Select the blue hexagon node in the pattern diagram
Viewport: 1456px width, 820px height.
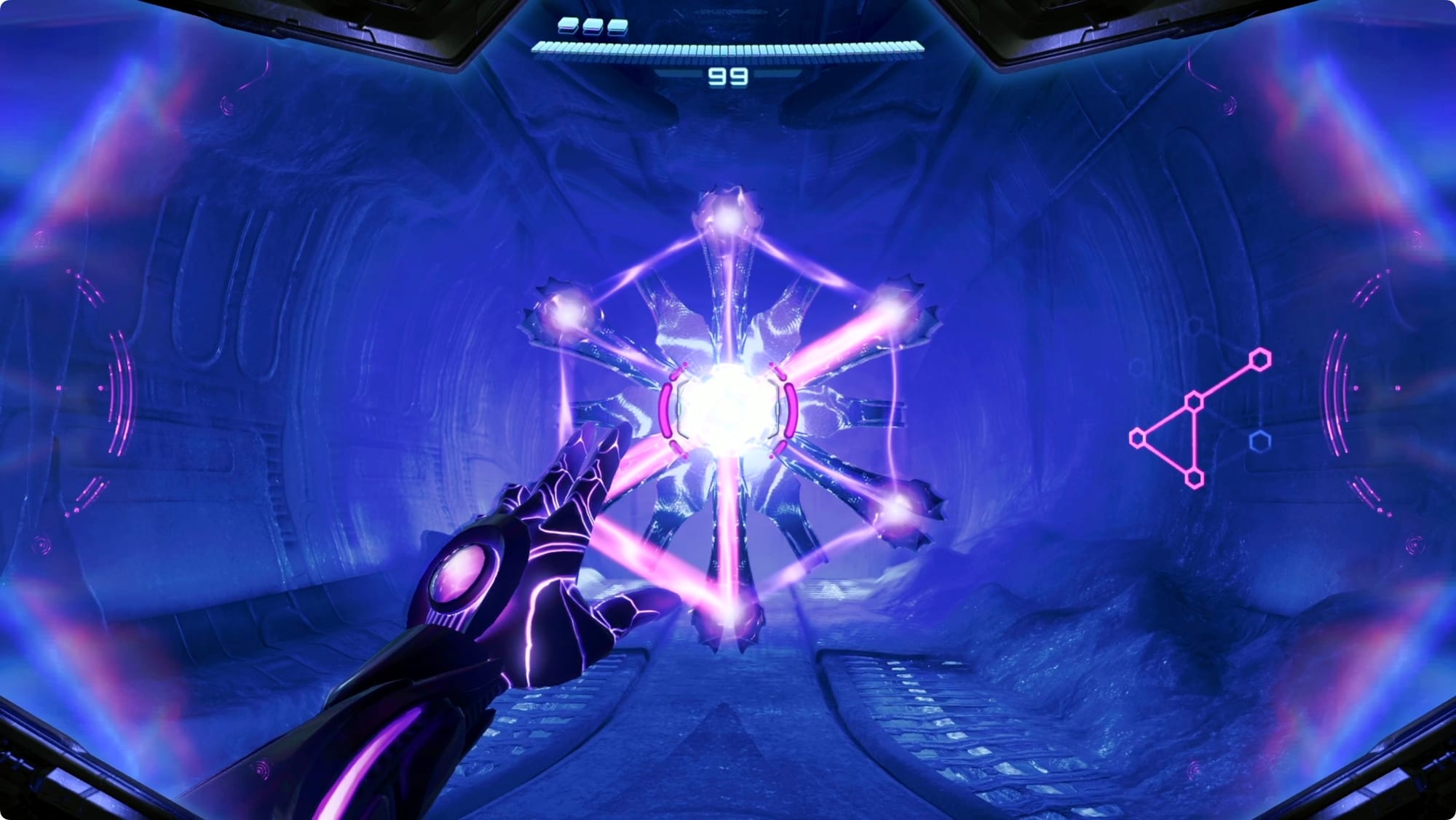pos(1260,441)
